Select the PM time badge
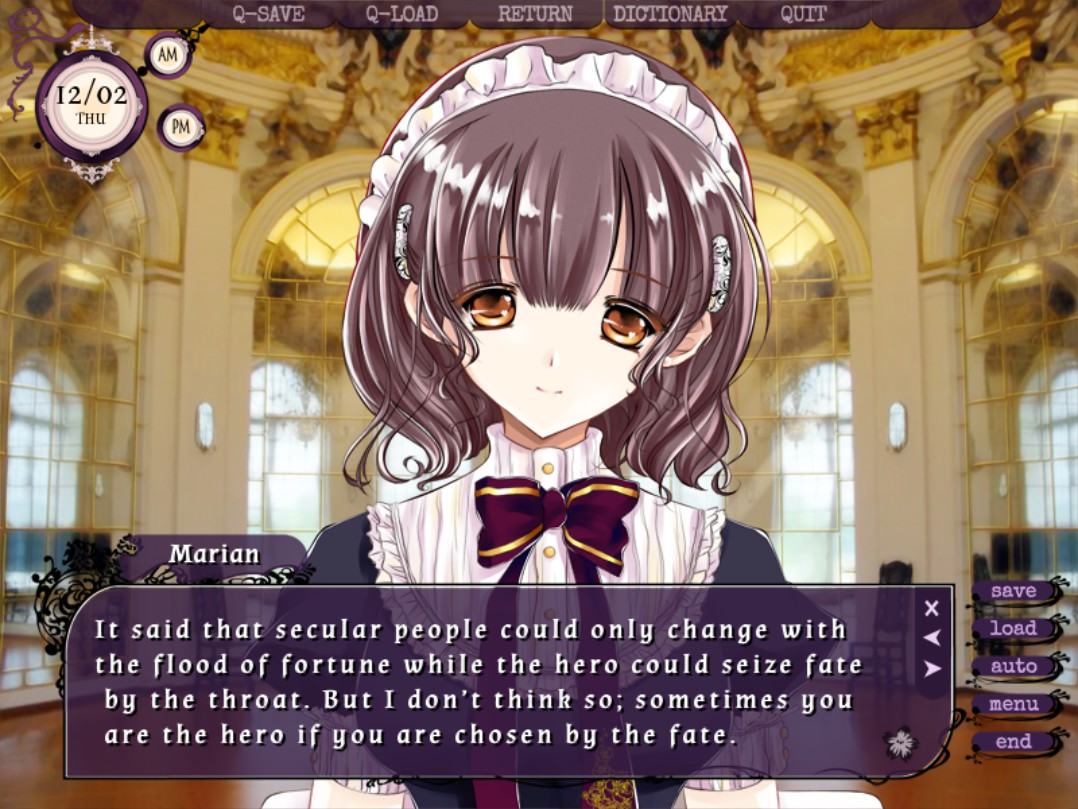 point(181,128)
